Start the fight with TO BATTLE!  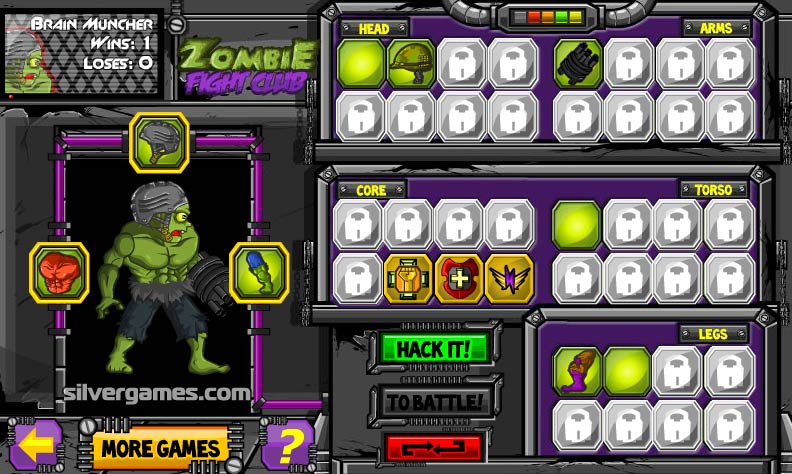(x=433, y=402)
